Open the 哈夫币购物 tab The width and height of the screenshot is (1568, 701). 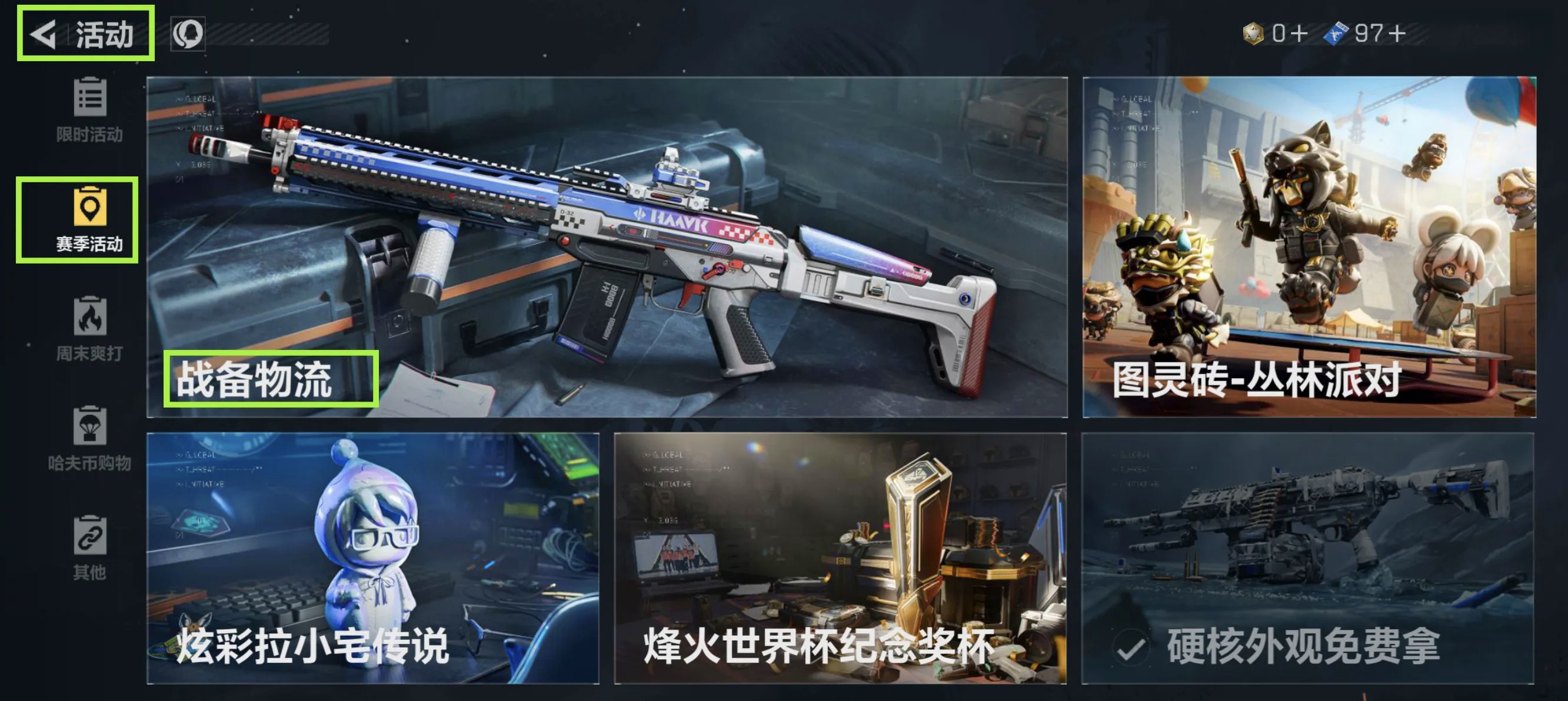coord(89,439)
